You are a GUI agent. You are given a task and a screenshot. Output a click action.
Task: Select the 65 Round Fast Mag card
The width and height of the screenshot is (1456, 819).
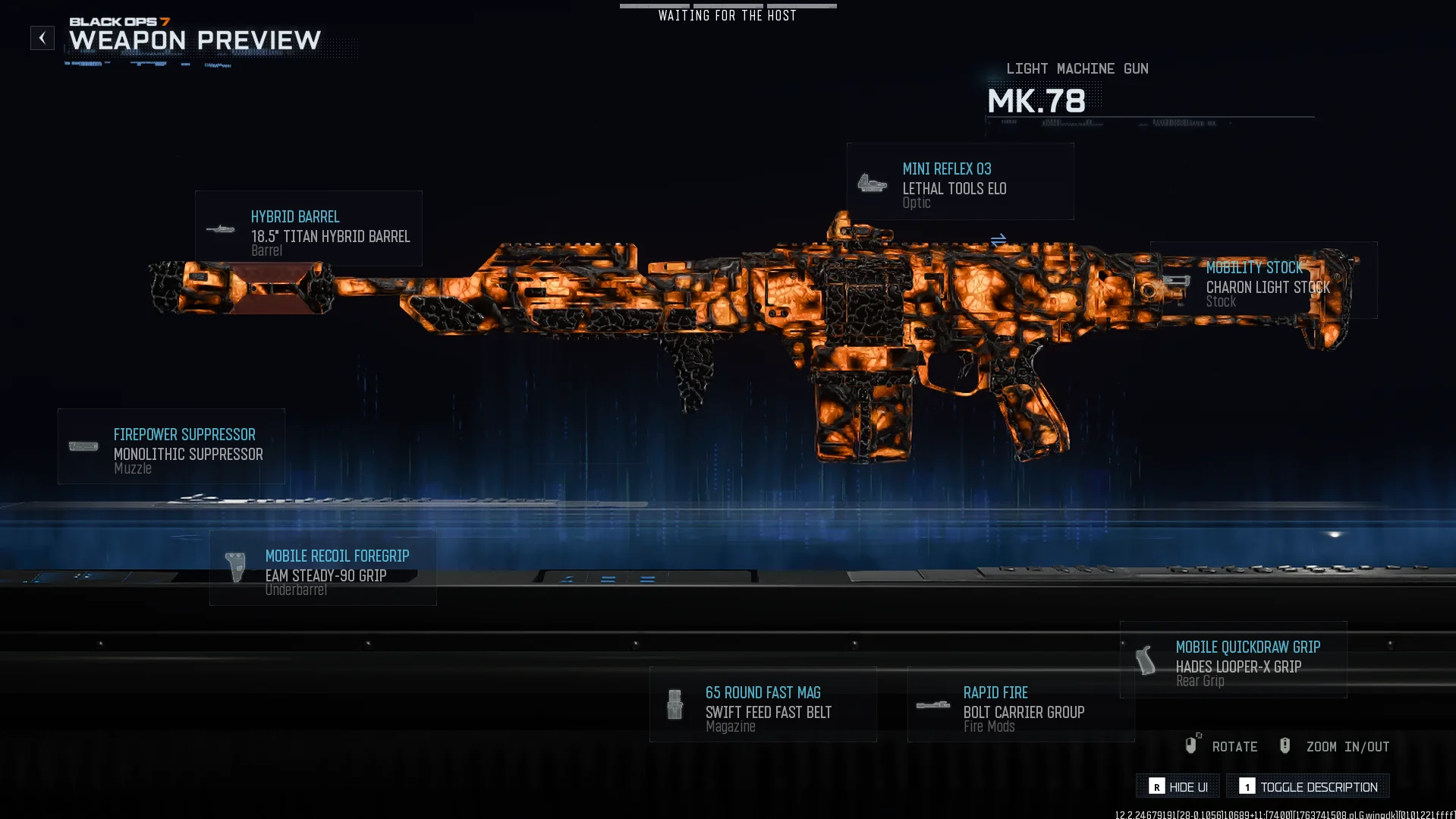[763, 705]
